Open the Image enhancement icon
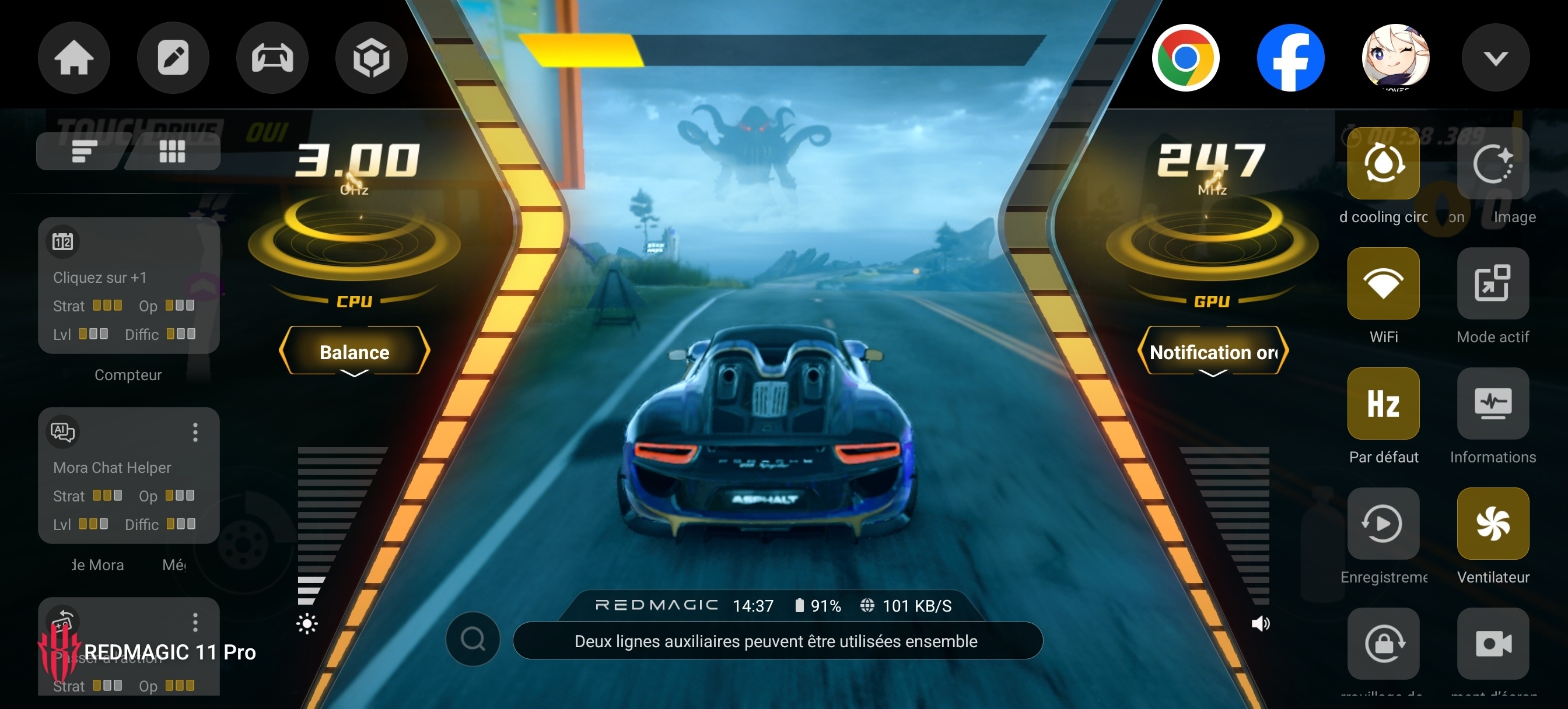Screen dimensions: 1568x709 [x=1493, y=163]
